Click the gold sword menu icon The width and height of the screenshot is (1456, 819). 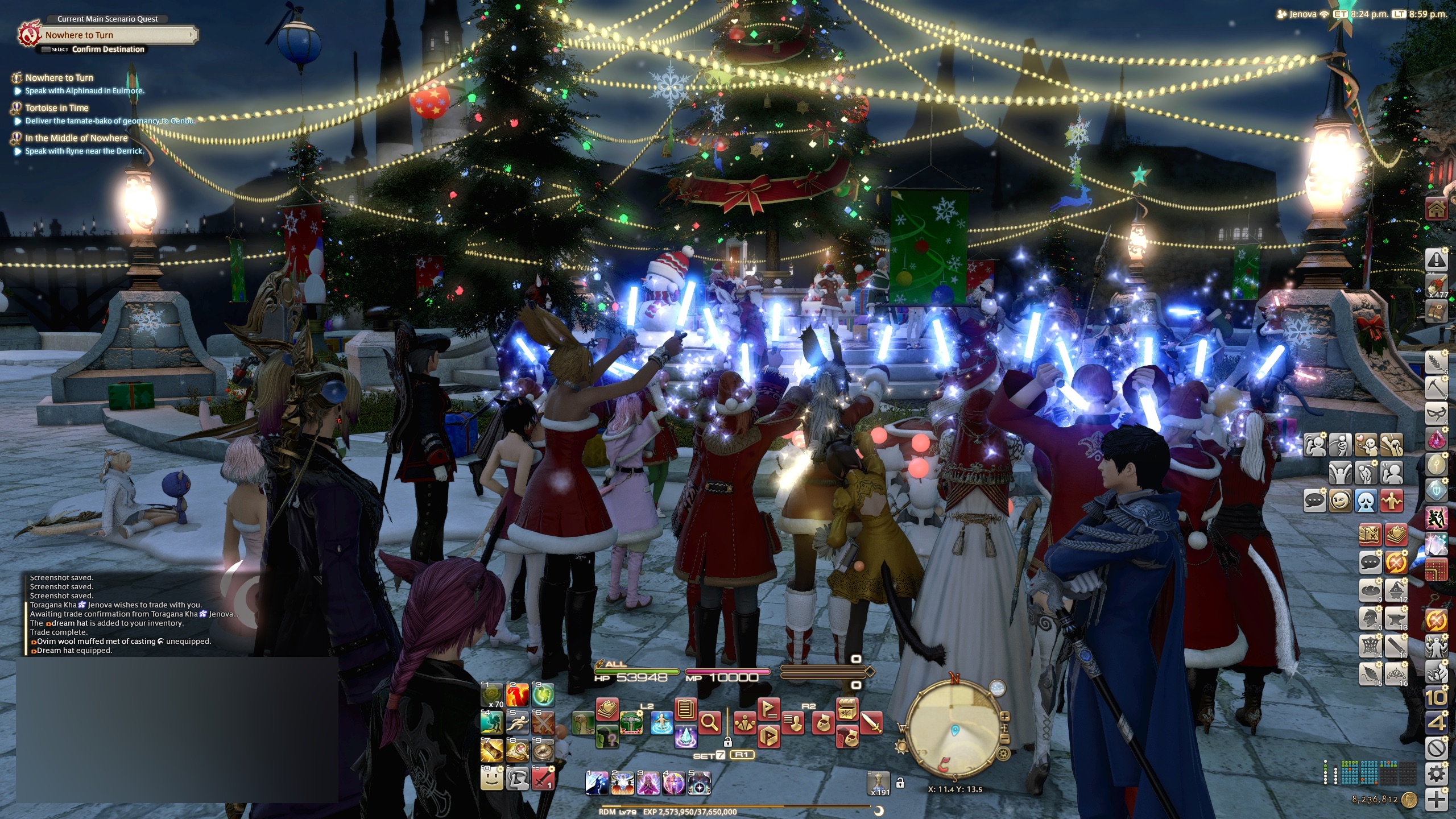click(x=871, y=723)
